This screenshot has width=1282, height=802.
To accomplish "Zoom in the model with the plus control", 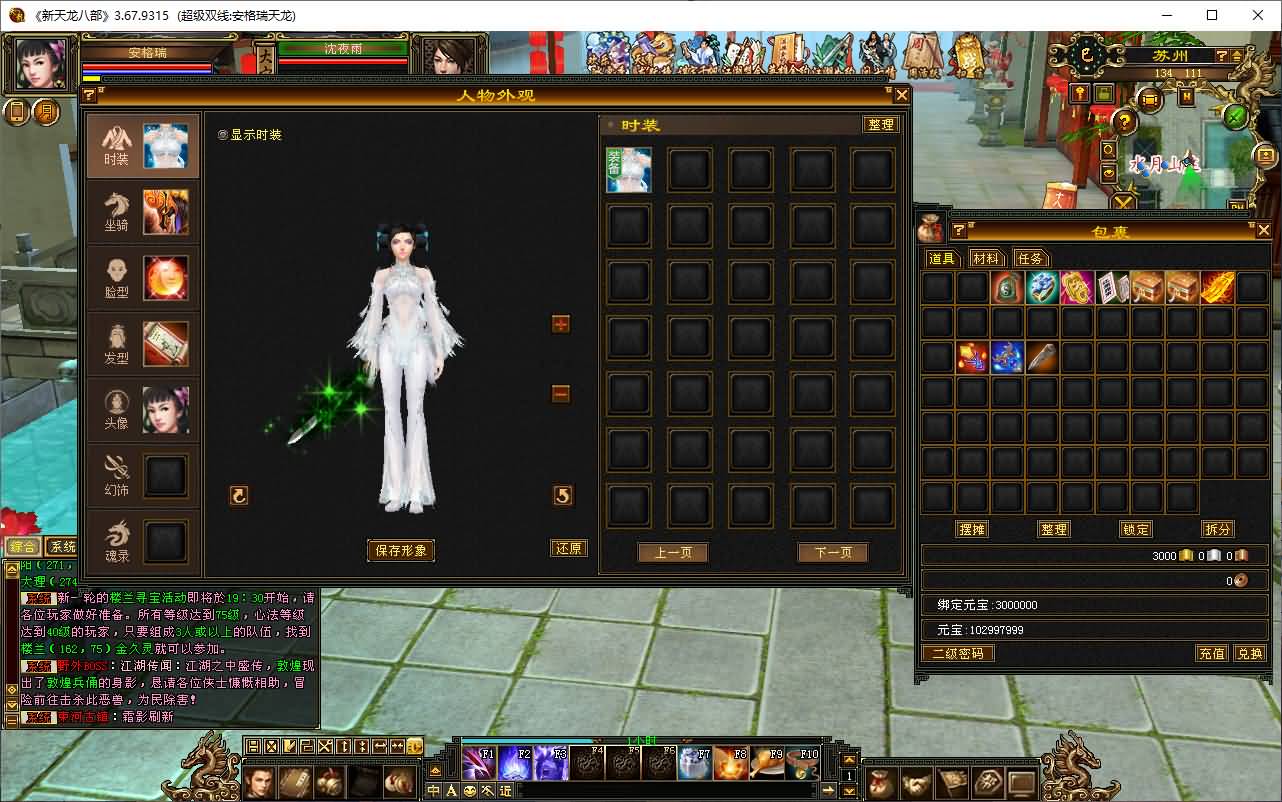I will pyautogui.click(x=559, y=323).
